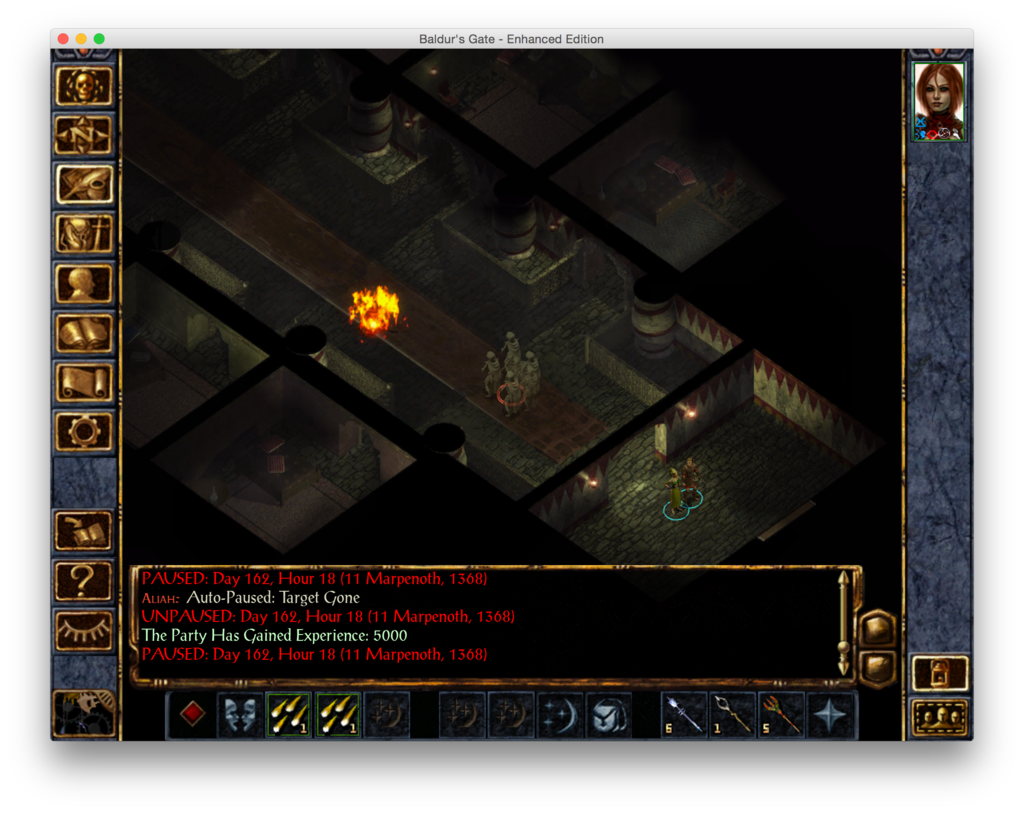Select the red-haired character portrait

click(939, 101)
